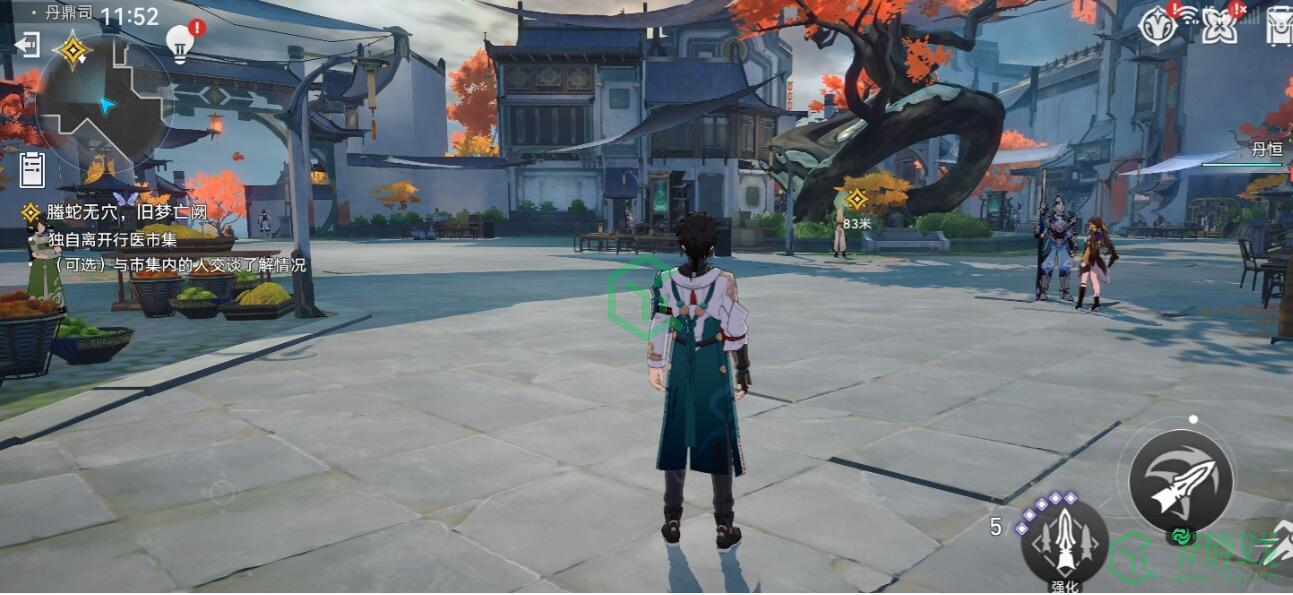Open the suitcase inventory icon
Image resolution: width=1293 pixels, height=595 pixels.
tap(1279, 25)
